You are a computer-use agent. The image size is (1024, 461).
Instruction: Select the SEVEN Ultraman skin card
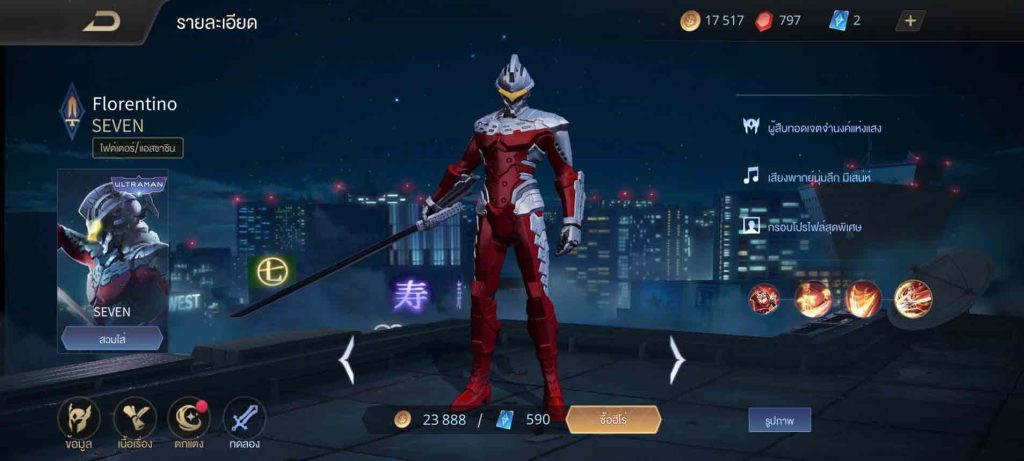(x=112, y=245)
